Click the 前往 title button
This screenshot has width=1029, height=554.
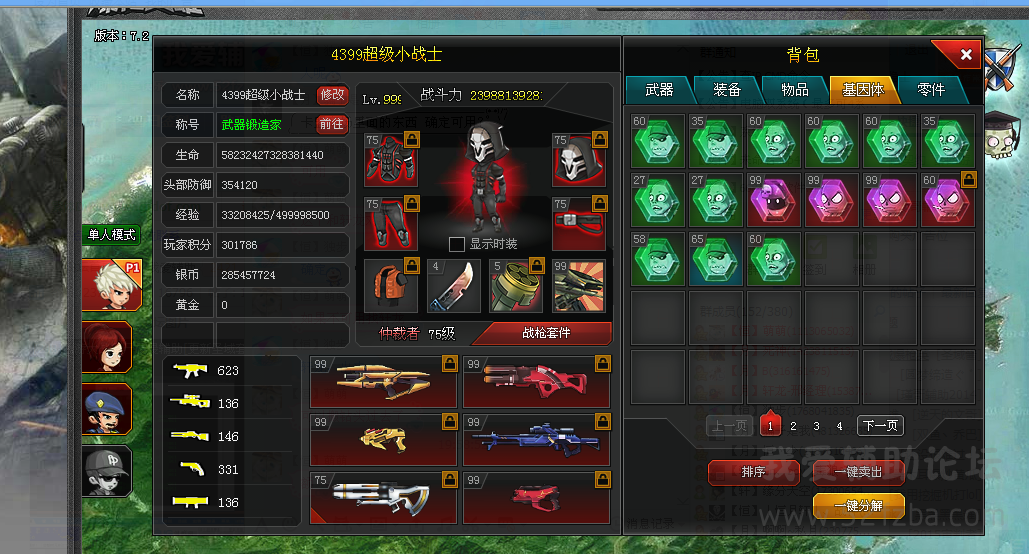pyautogui.click(x=332, y=125)
